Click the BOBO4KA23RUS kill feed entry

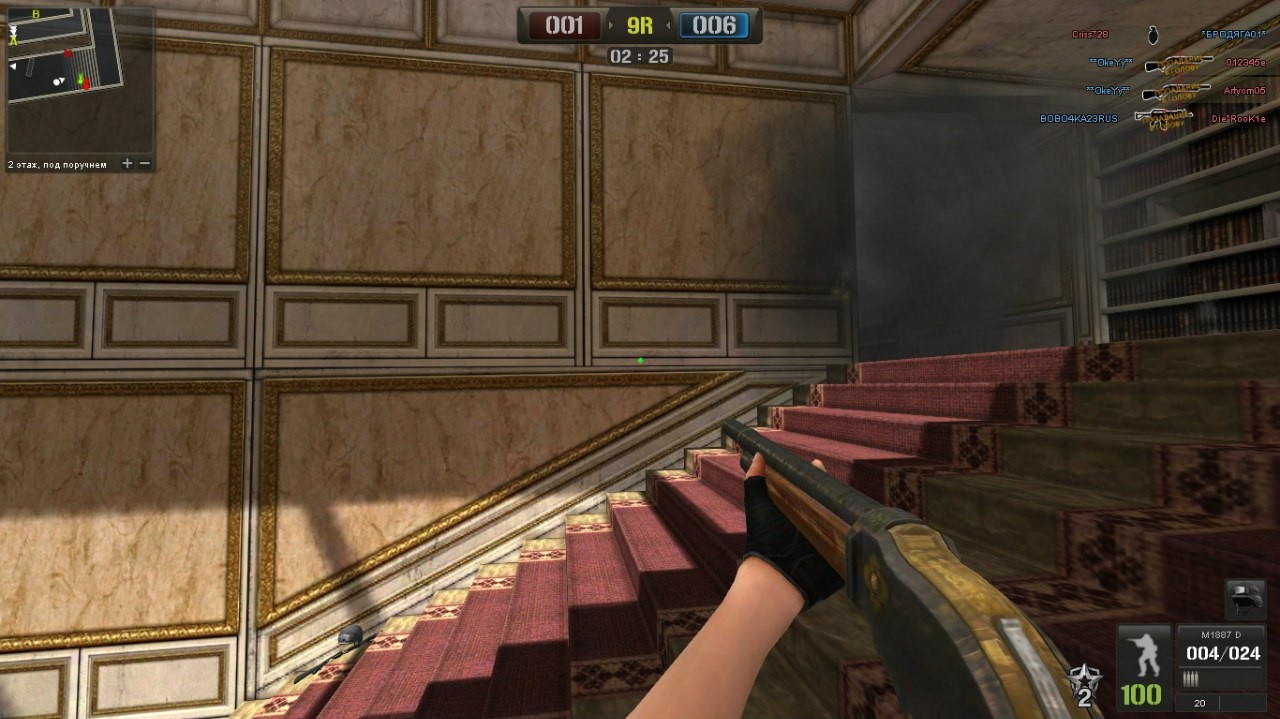click(x=1078, y=119)
